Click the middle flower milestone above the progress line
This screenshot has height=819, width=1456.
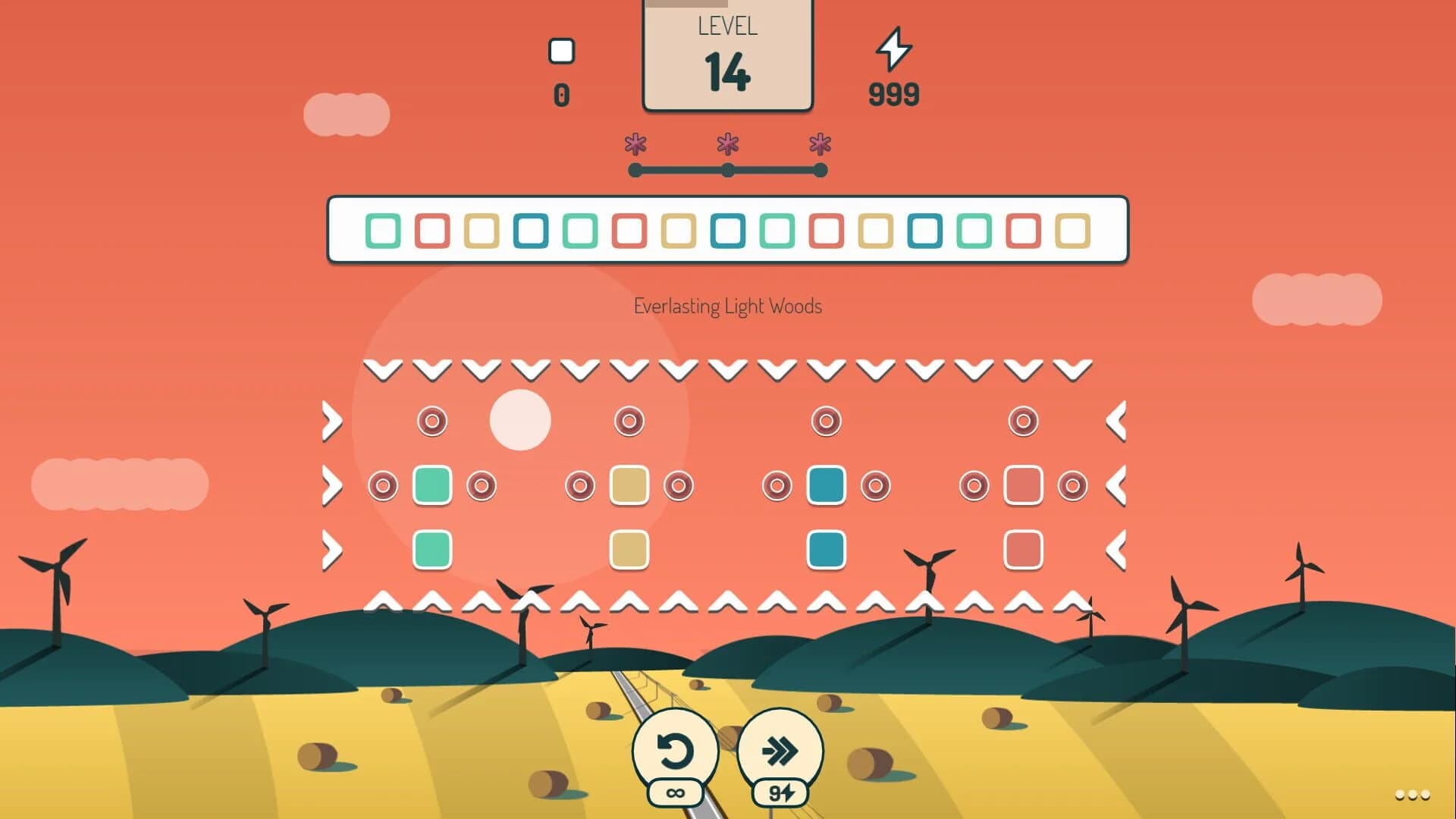pyautogui.click(x=727, y=144)
